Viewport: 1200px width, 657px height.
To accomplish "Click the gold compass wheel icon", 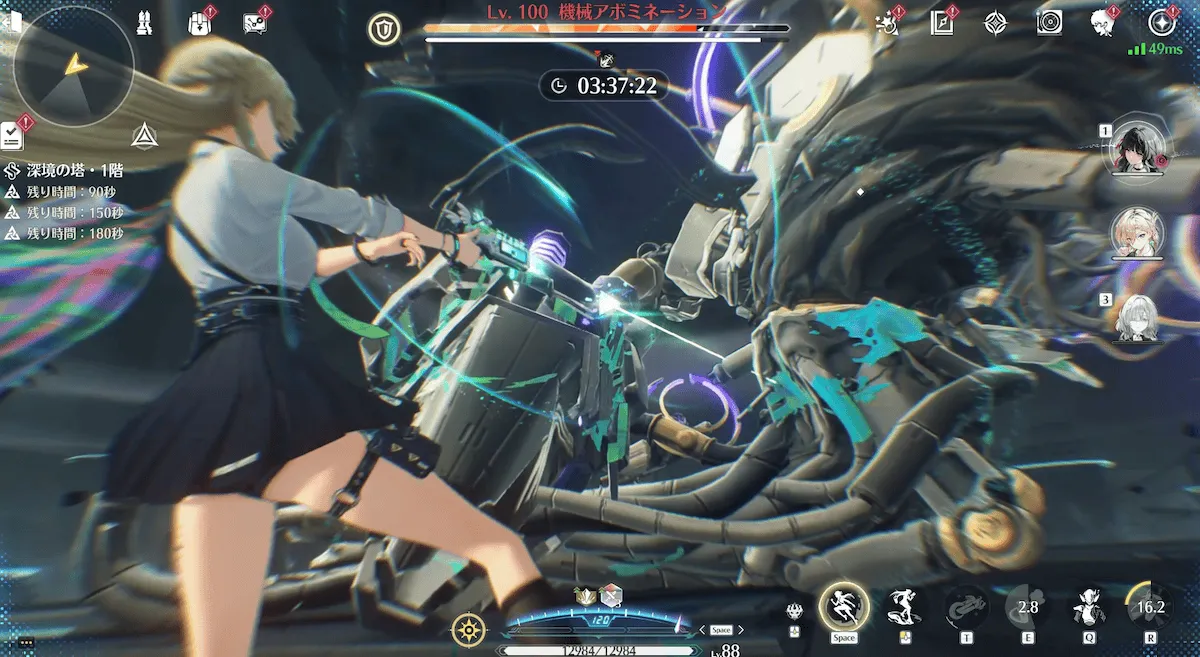I will [466, 630].
